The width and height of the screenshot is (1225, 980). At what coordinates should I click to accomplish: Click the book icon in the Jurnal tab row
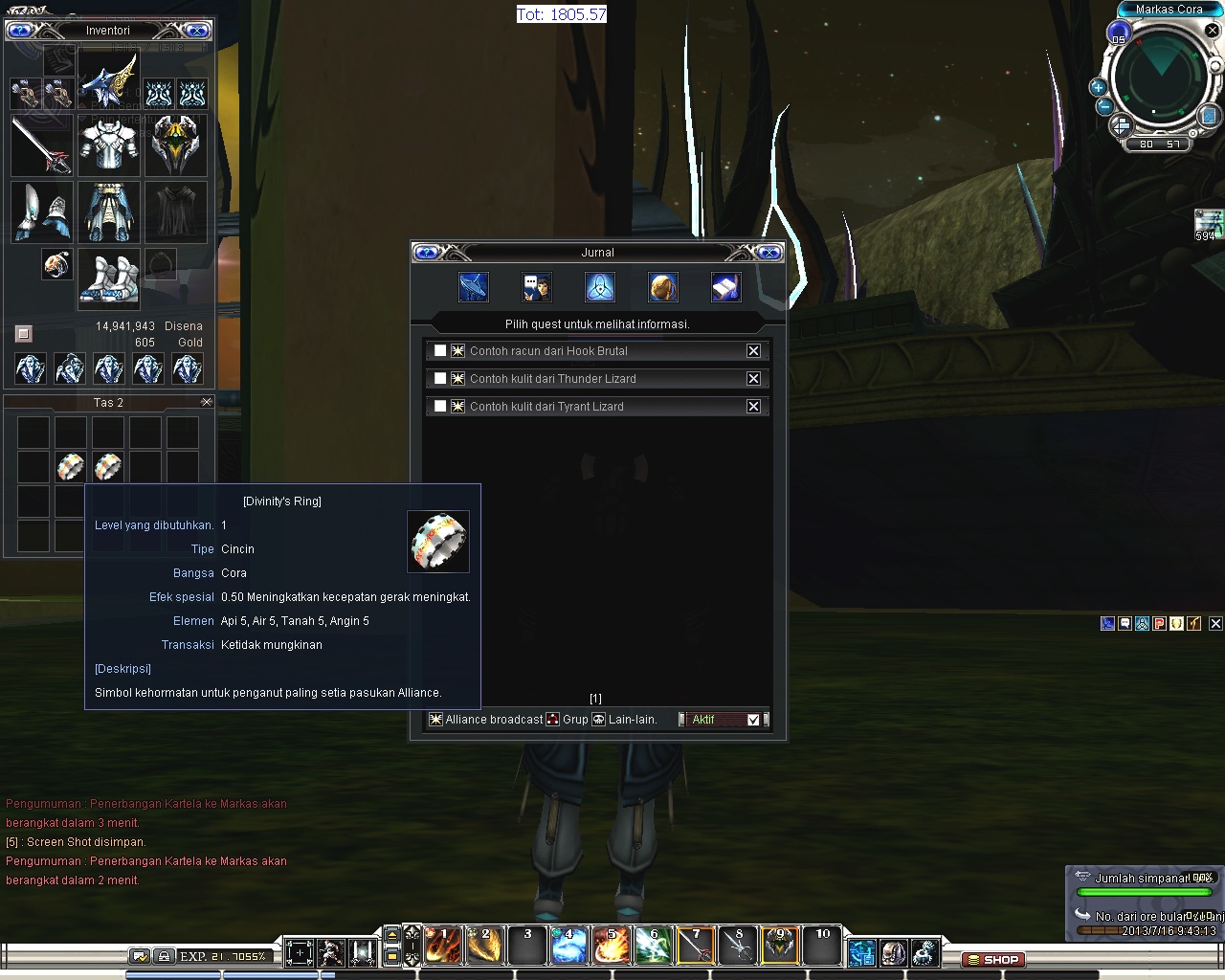[x=725, y=286]
